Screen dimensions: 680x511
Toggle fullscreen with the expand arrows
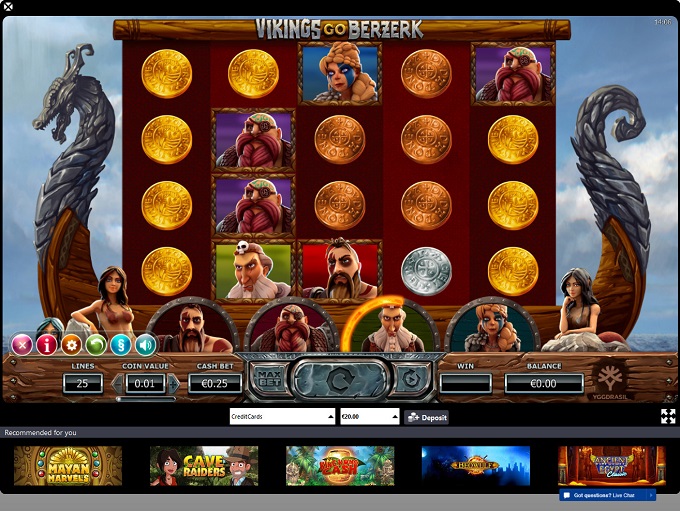pyautogui.click(x=668, y=416)
